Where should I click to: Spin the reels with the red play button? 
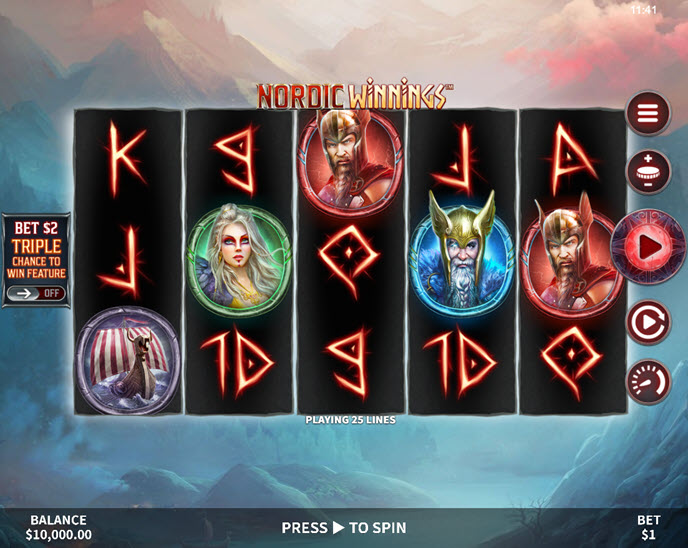648,246
